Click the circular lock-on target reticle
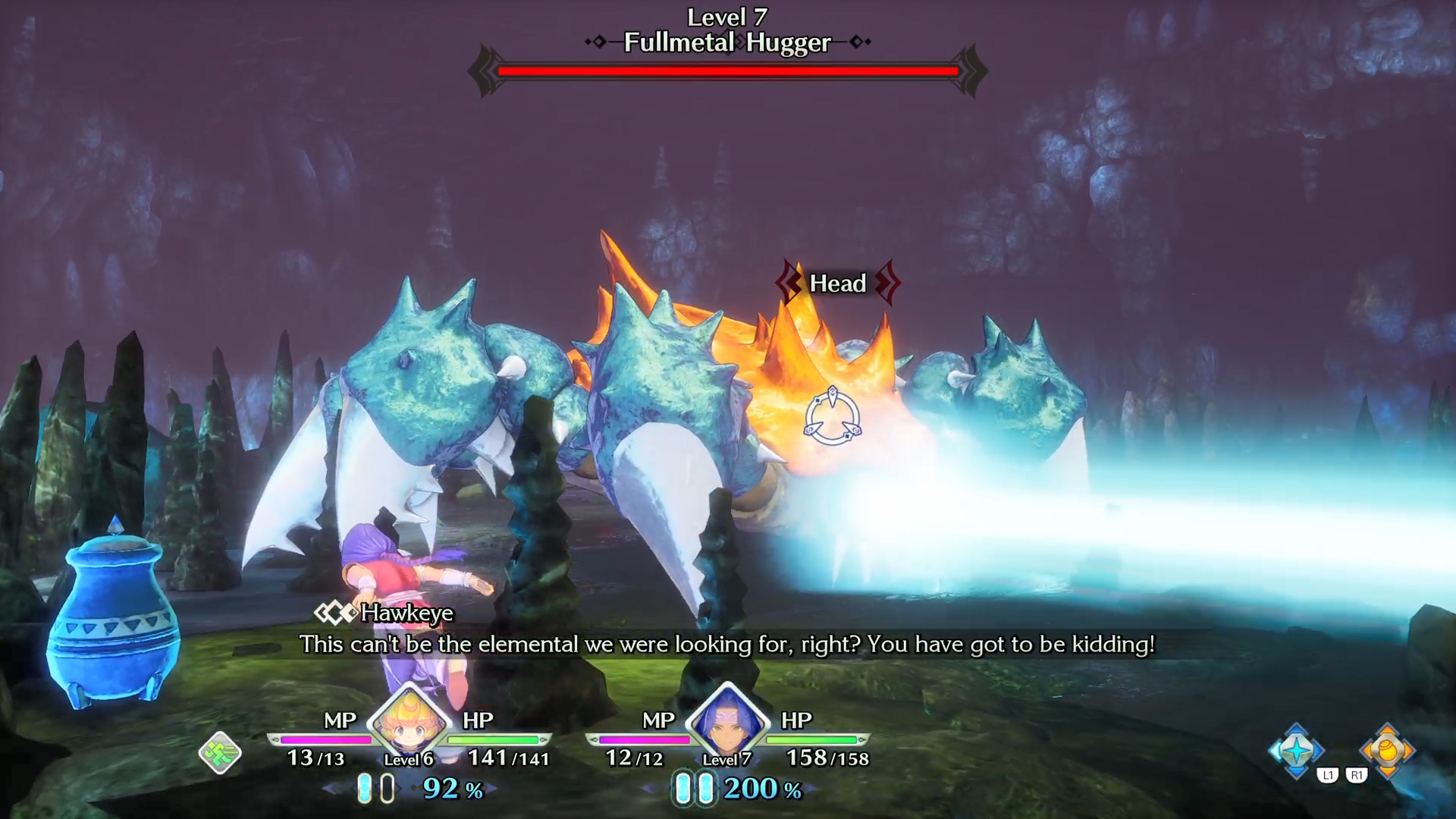Screen dimensions: 1456x819 (x=832, y=416)
